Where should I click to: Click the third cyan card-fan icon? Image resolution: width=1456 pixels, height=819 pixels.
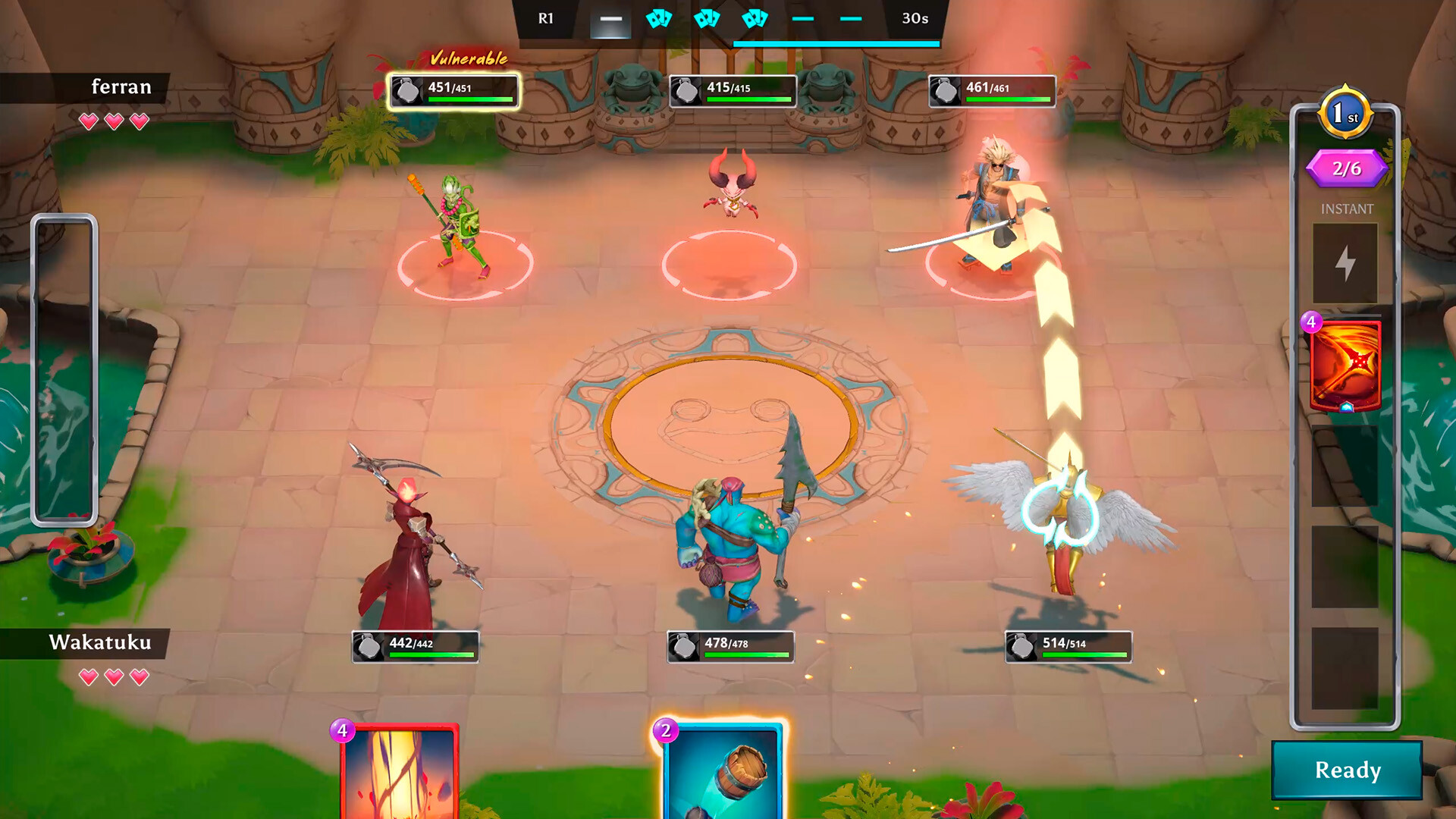pos(755,18)
